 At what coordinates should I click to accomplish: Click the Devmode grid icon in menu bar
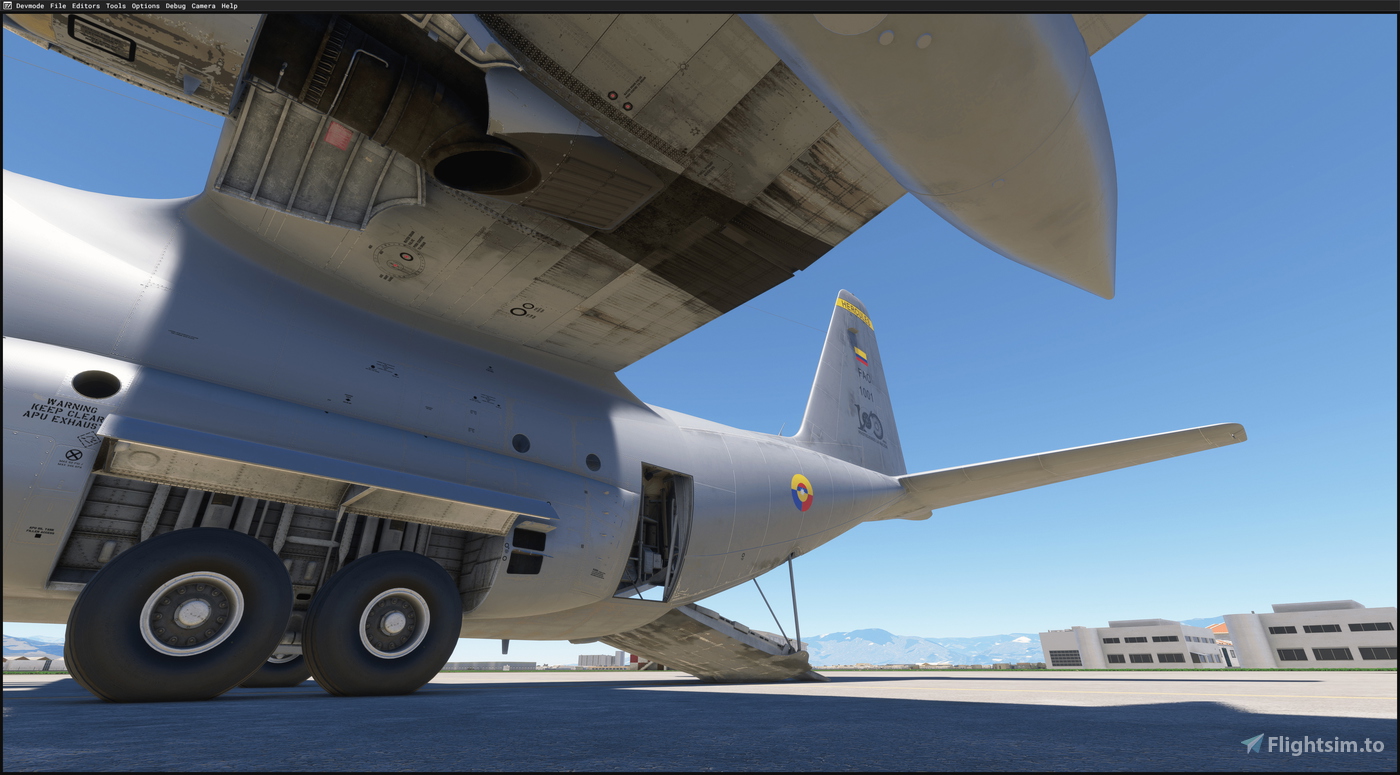point(7,5)
